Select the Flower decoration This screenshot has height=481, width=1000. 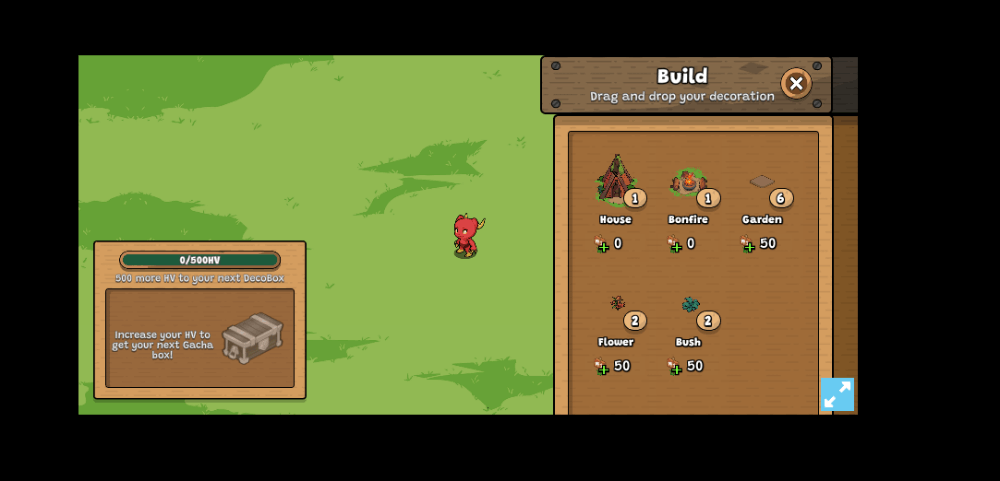[x=618, y=304]
